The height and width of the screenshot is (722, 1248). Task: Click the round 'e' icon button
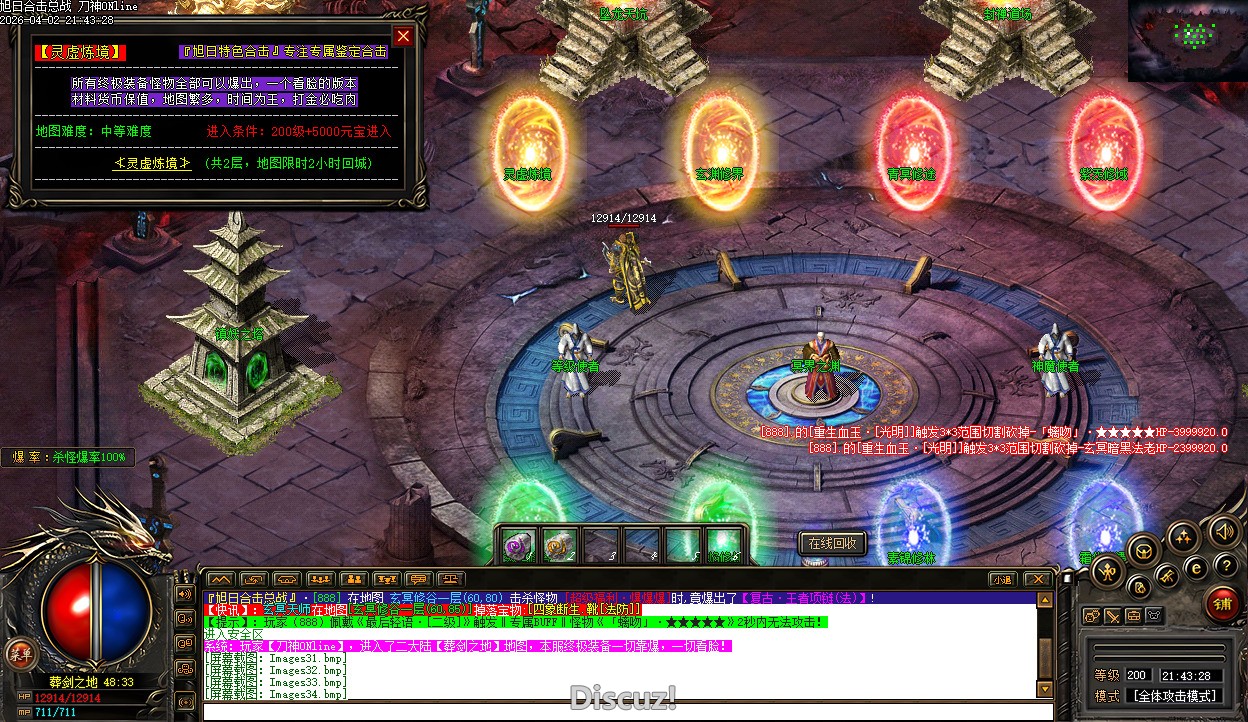pos(1195,567)
